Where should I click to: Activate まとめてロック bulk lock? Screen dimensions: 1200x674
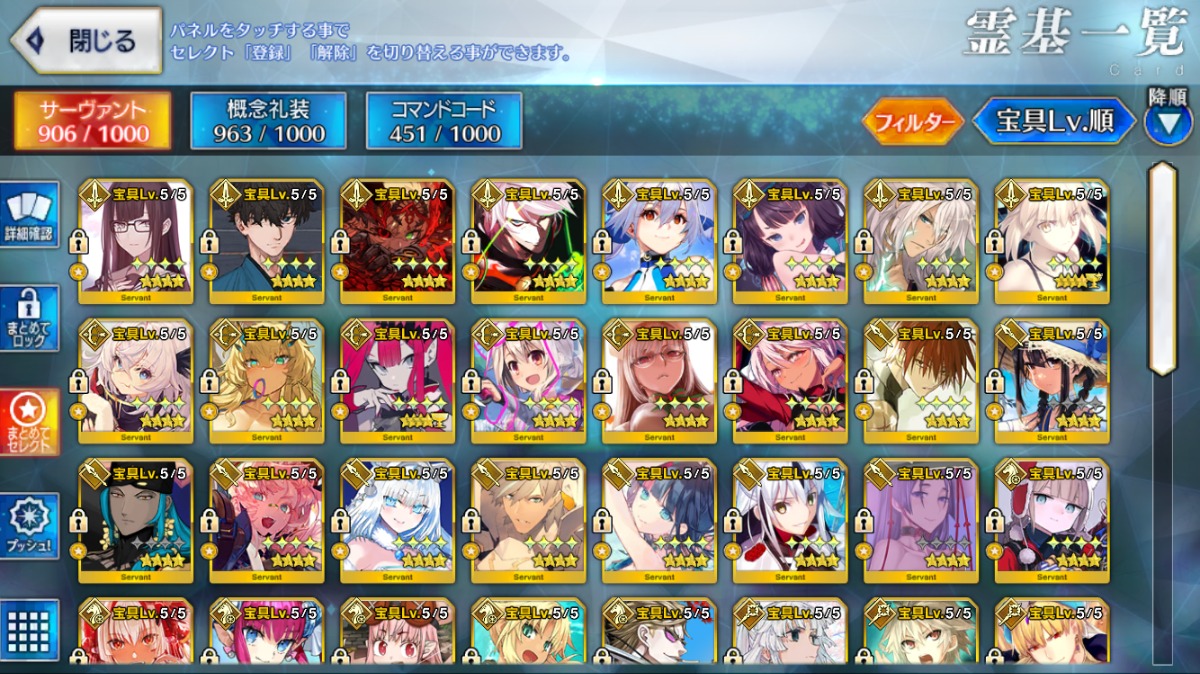(x=30, y=319)
